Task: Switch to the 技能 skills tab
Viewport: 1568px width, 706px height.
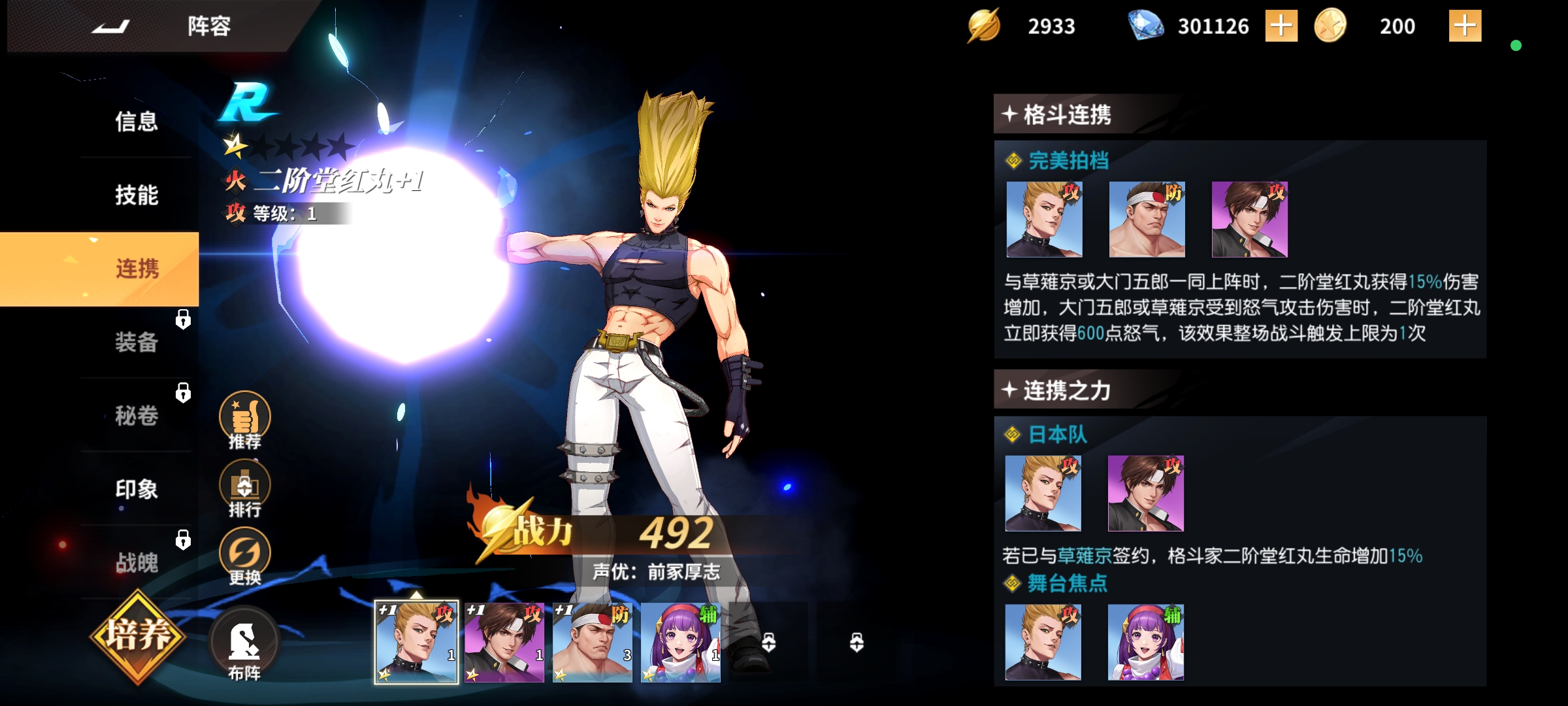Action: tap(137, 195)
